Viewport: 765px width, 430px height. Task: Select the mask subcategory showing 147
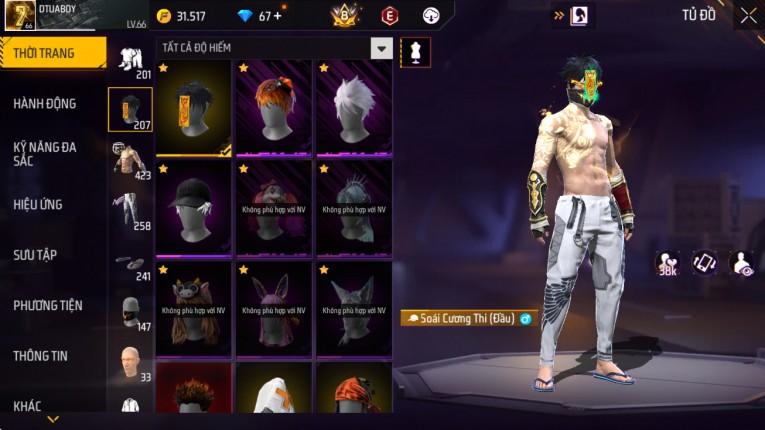[x=130, y=312]
